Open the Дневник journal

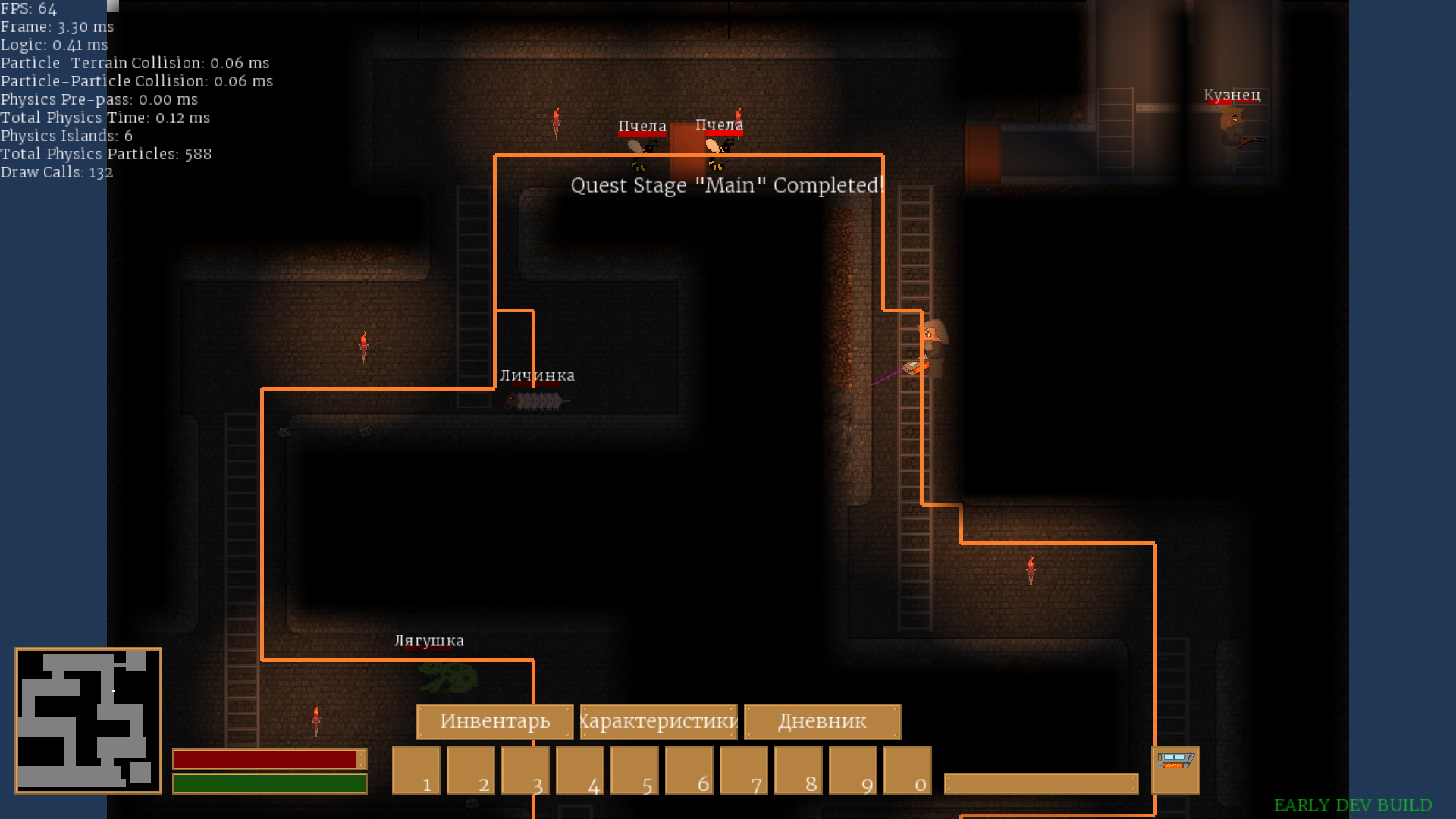822,721
